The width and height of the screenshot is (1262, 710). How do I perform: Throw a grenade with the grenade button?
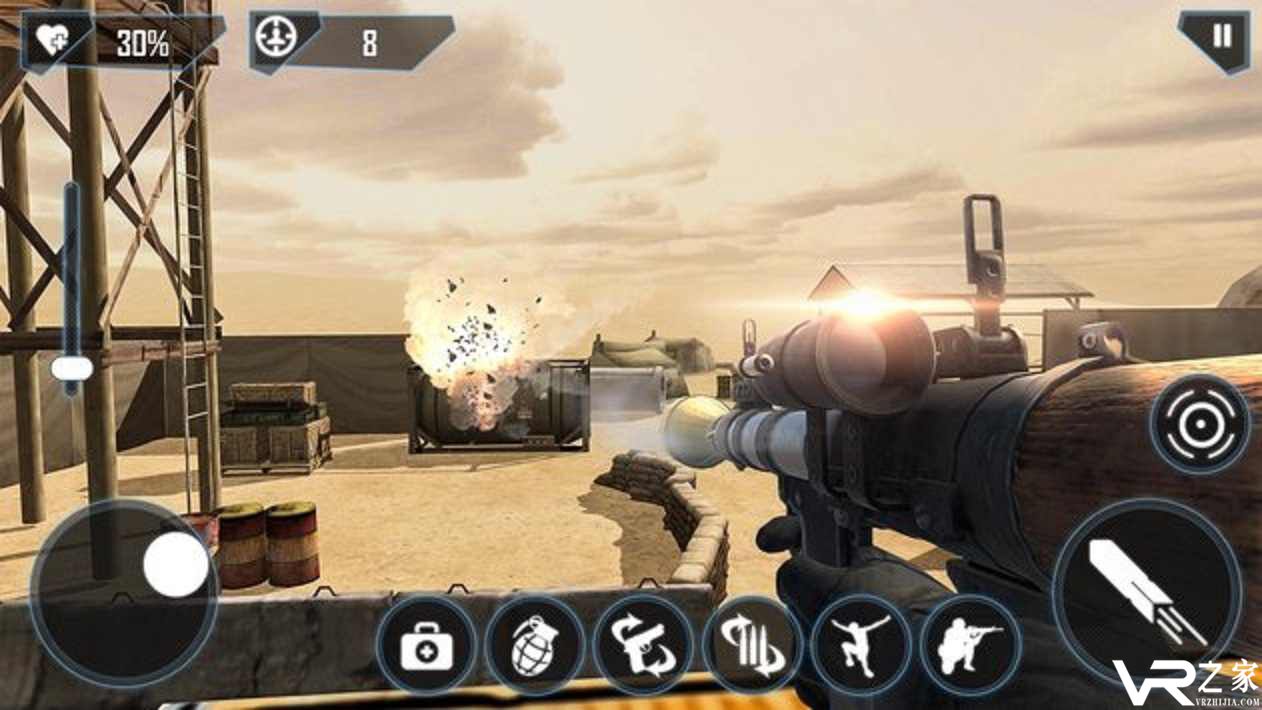(535, 647)
